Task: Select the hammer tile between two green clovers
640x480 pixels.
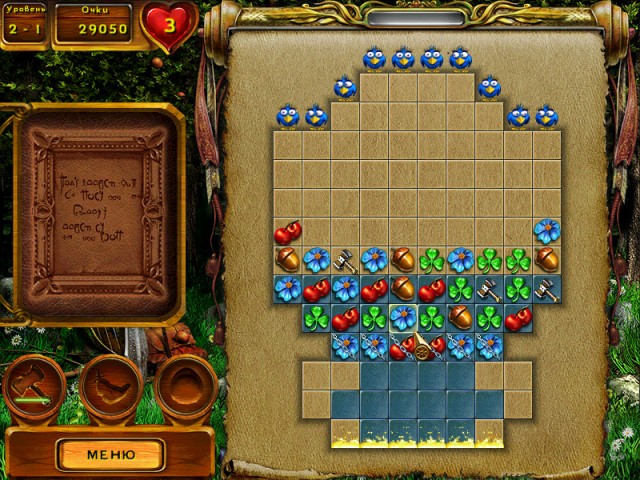Action: point(490,289)
